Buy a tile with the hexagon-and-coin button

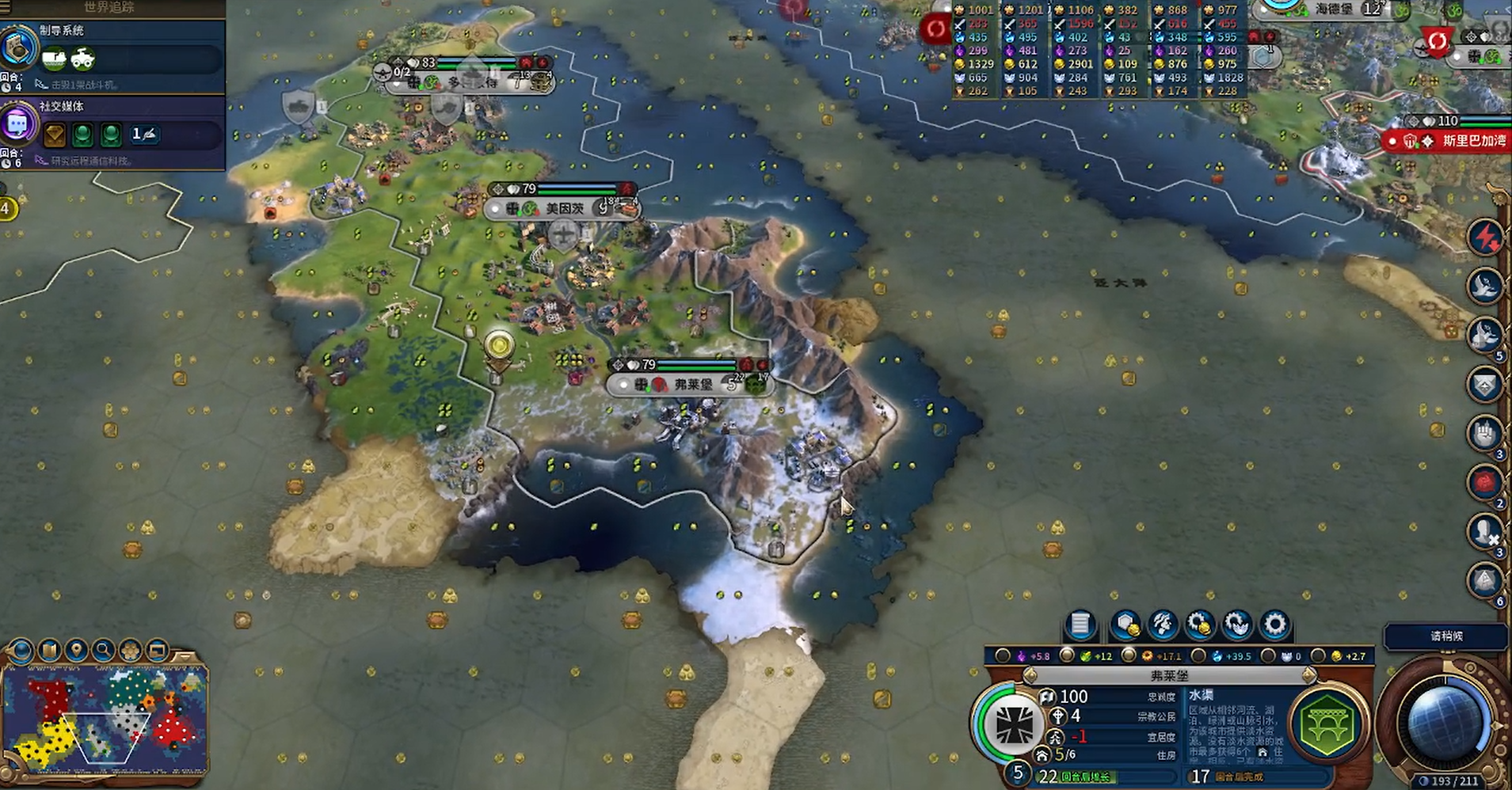tap(1125, 625)
